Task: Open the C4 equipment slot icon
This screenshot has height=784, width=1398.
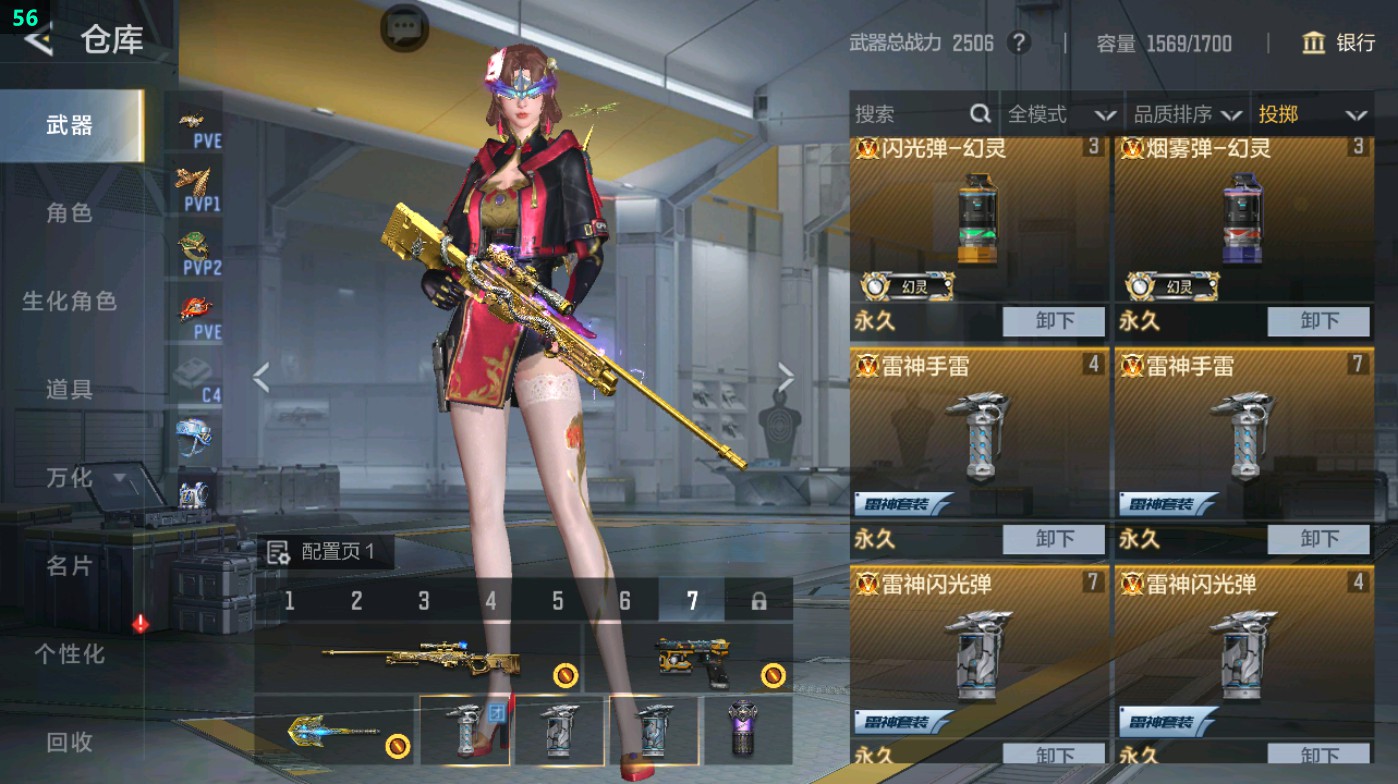Action: (197, 373)
